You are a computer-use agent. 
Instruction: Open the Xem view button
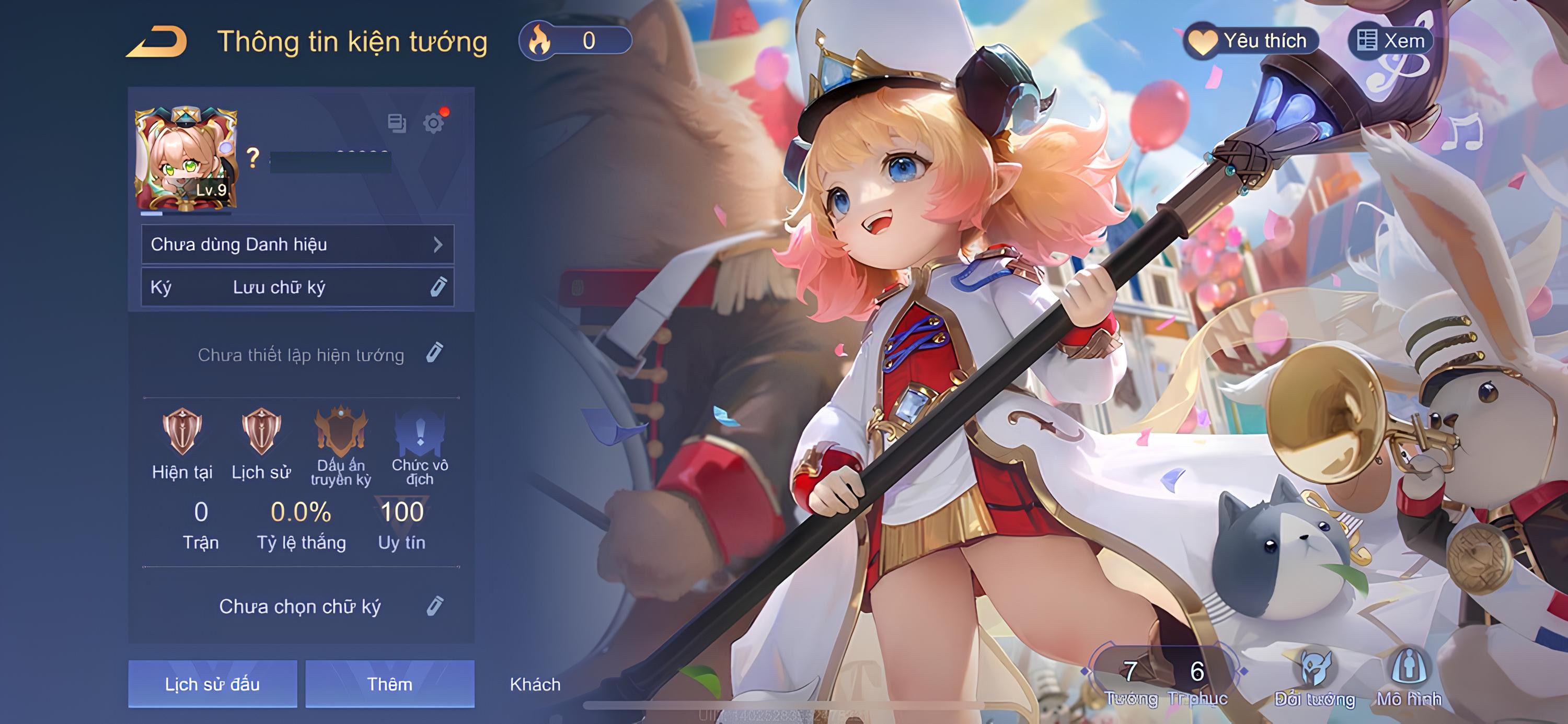point(1391,41)
